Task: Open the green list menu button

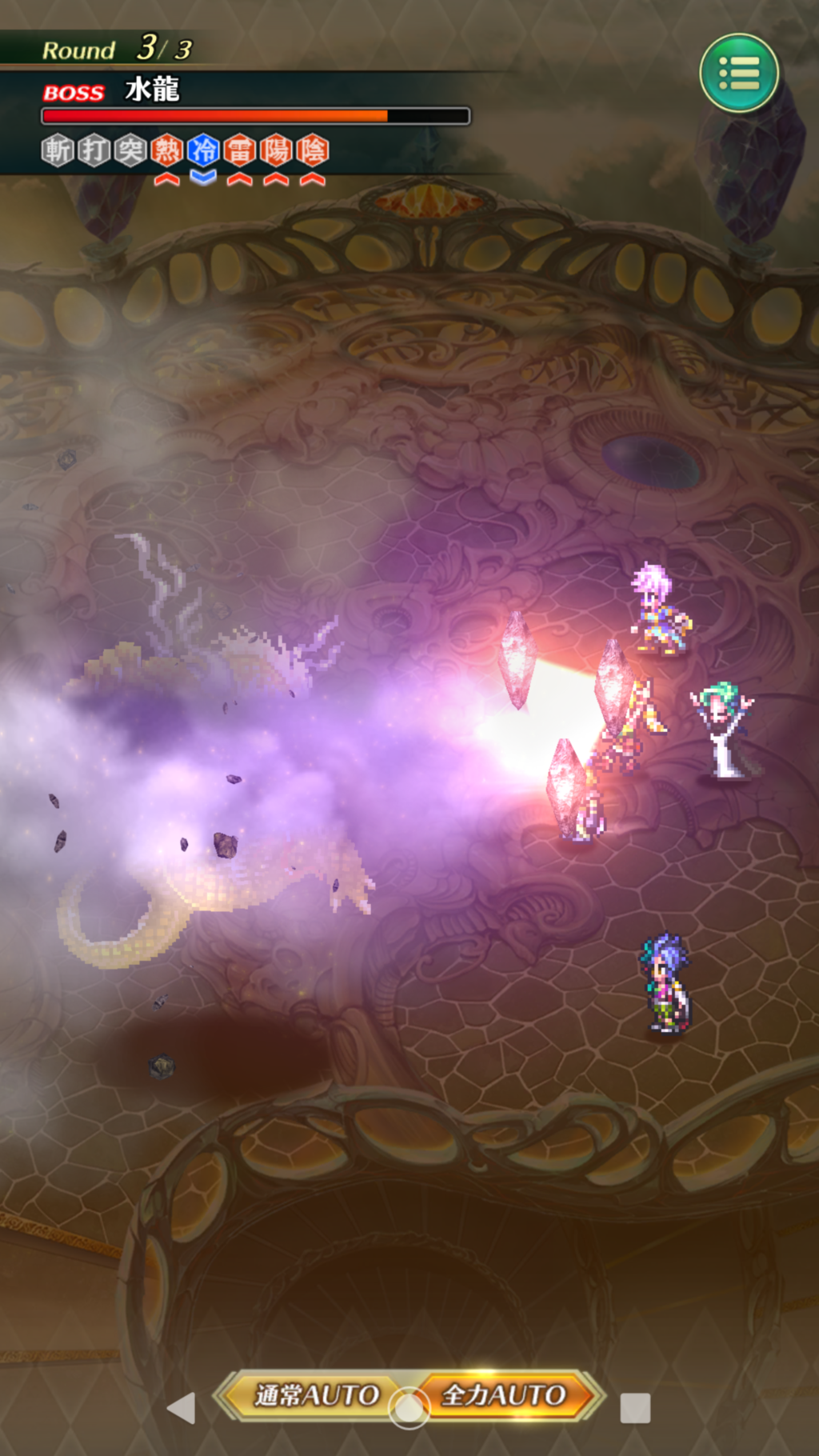Action: (739, 73)
